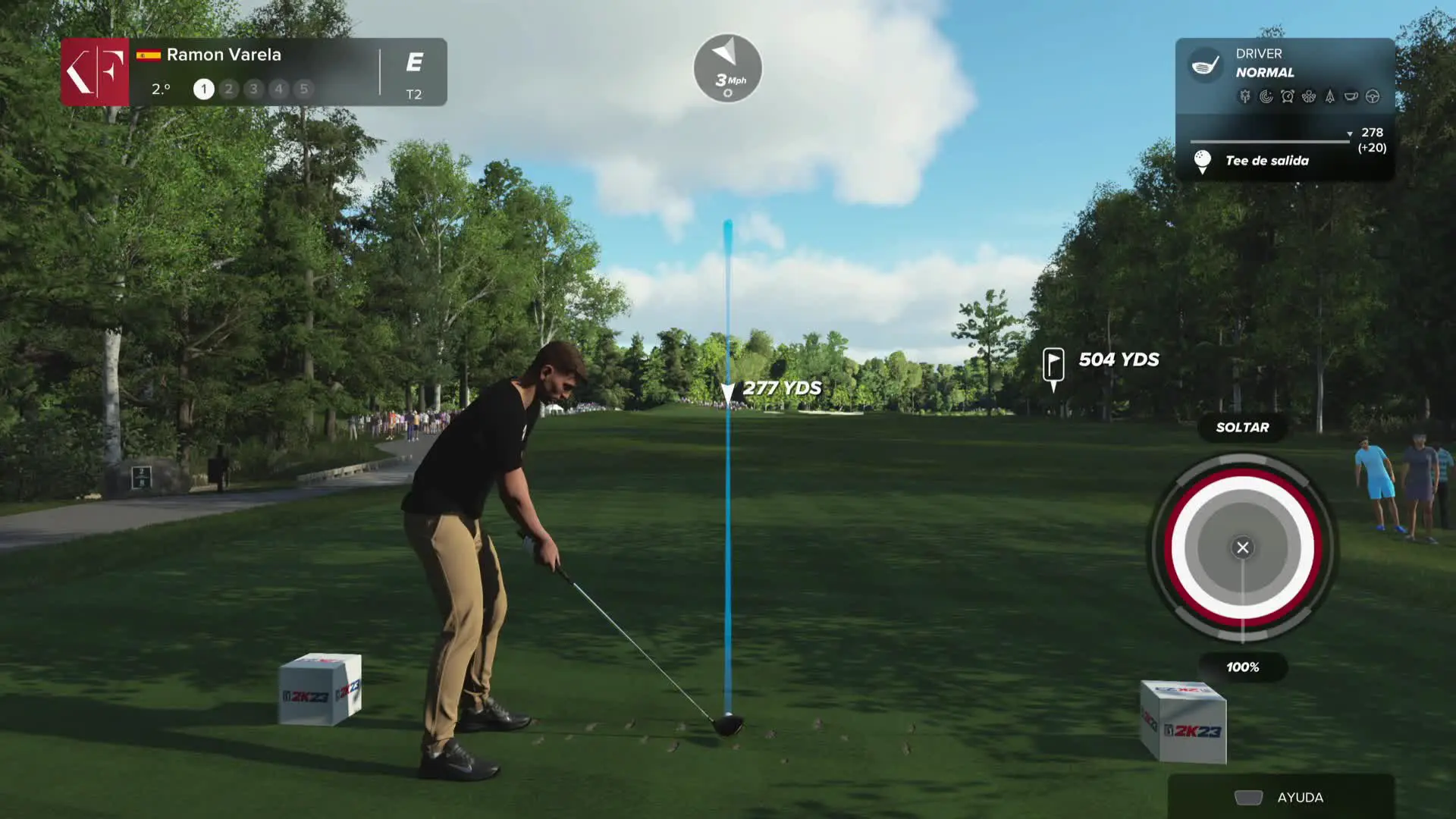Open Ramon Varela's player scorecard
The image size is (1456, 819).
tap(224, 55)
